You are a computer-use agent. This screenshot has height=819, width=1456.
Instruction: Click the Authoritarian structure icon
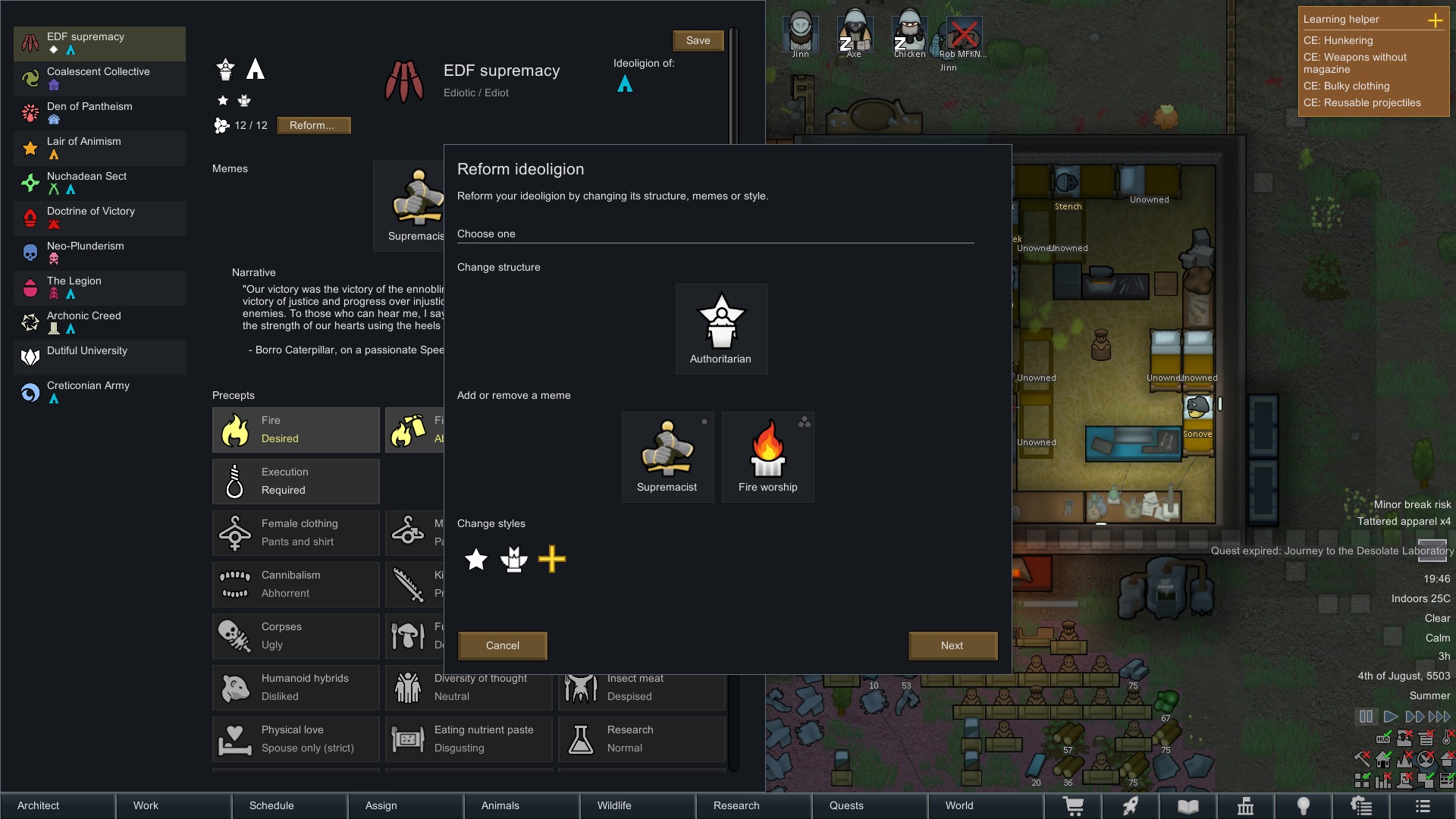point(720,322)
